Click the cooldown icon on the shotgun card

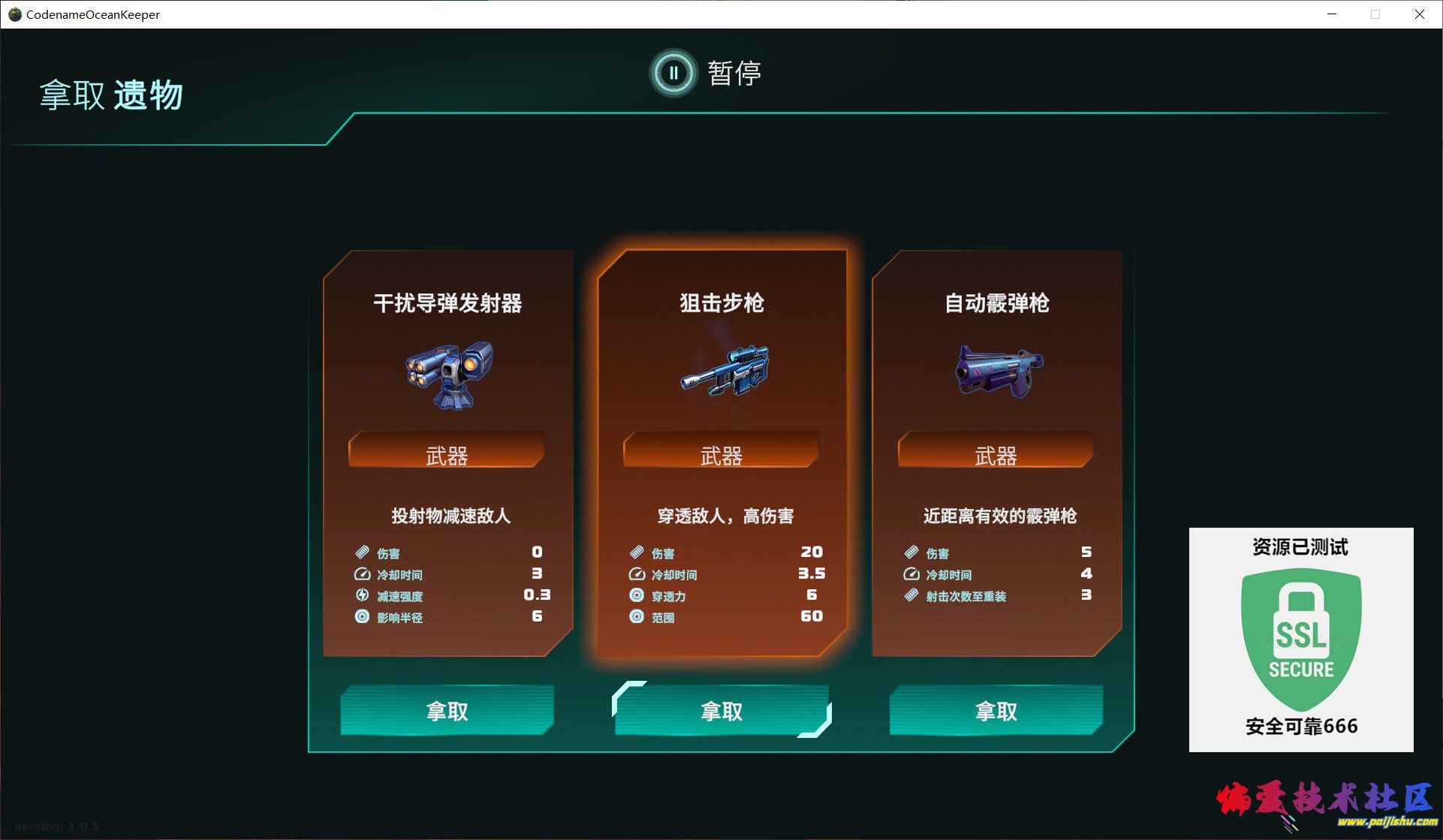(910, 574)
